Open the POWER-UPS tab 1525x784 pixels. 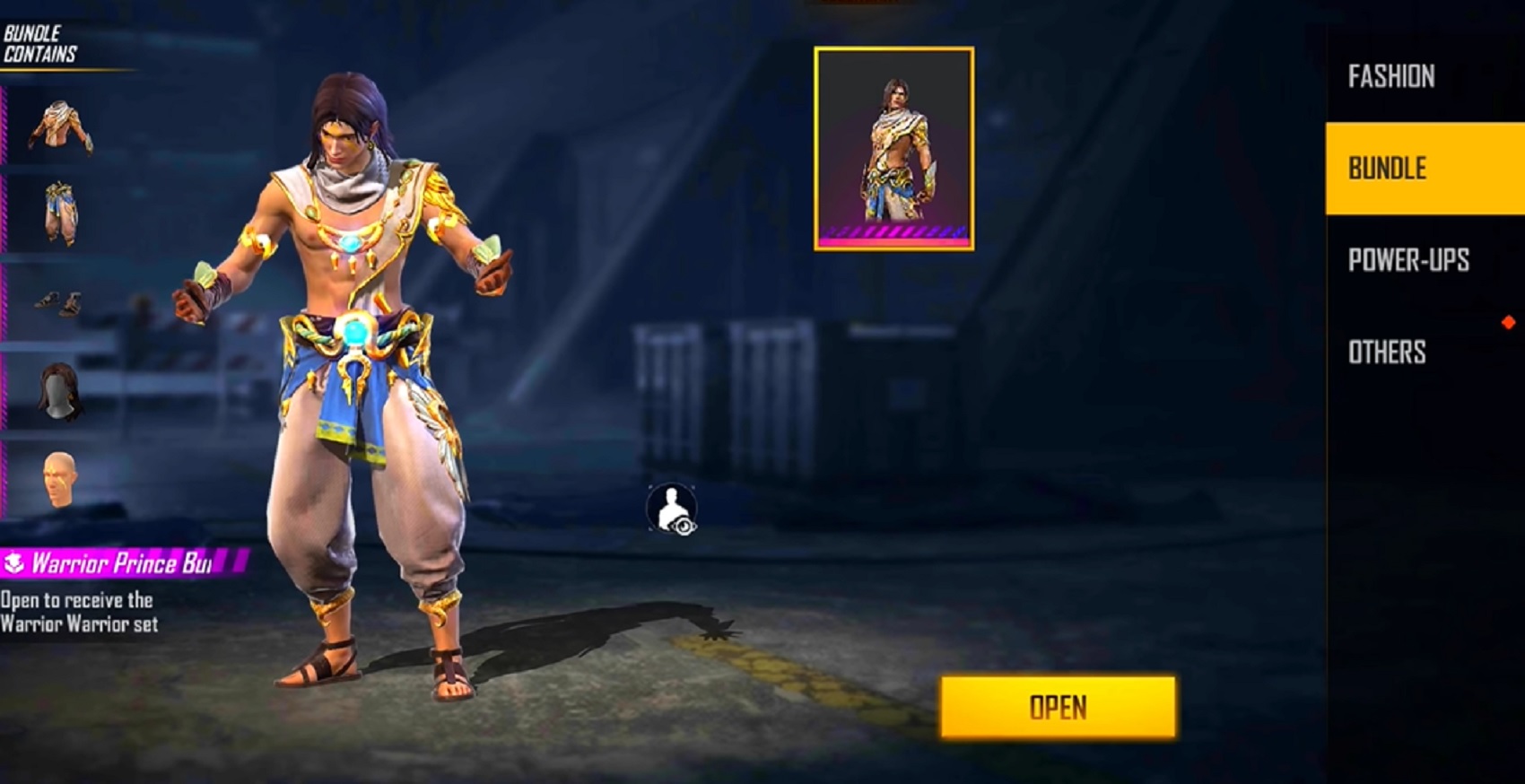(x=1408, y=260)
